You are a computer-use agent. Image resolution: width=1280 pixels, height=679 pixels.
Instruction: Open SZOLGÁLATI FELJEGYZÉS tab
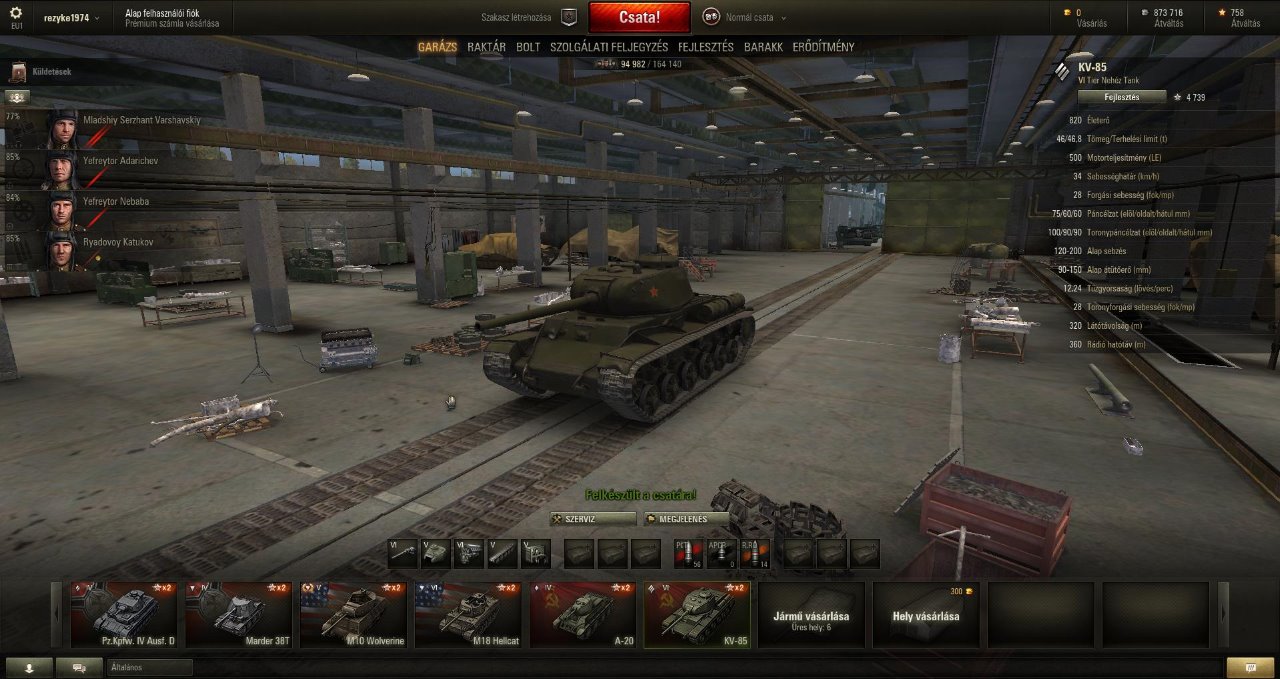[608, 47]
